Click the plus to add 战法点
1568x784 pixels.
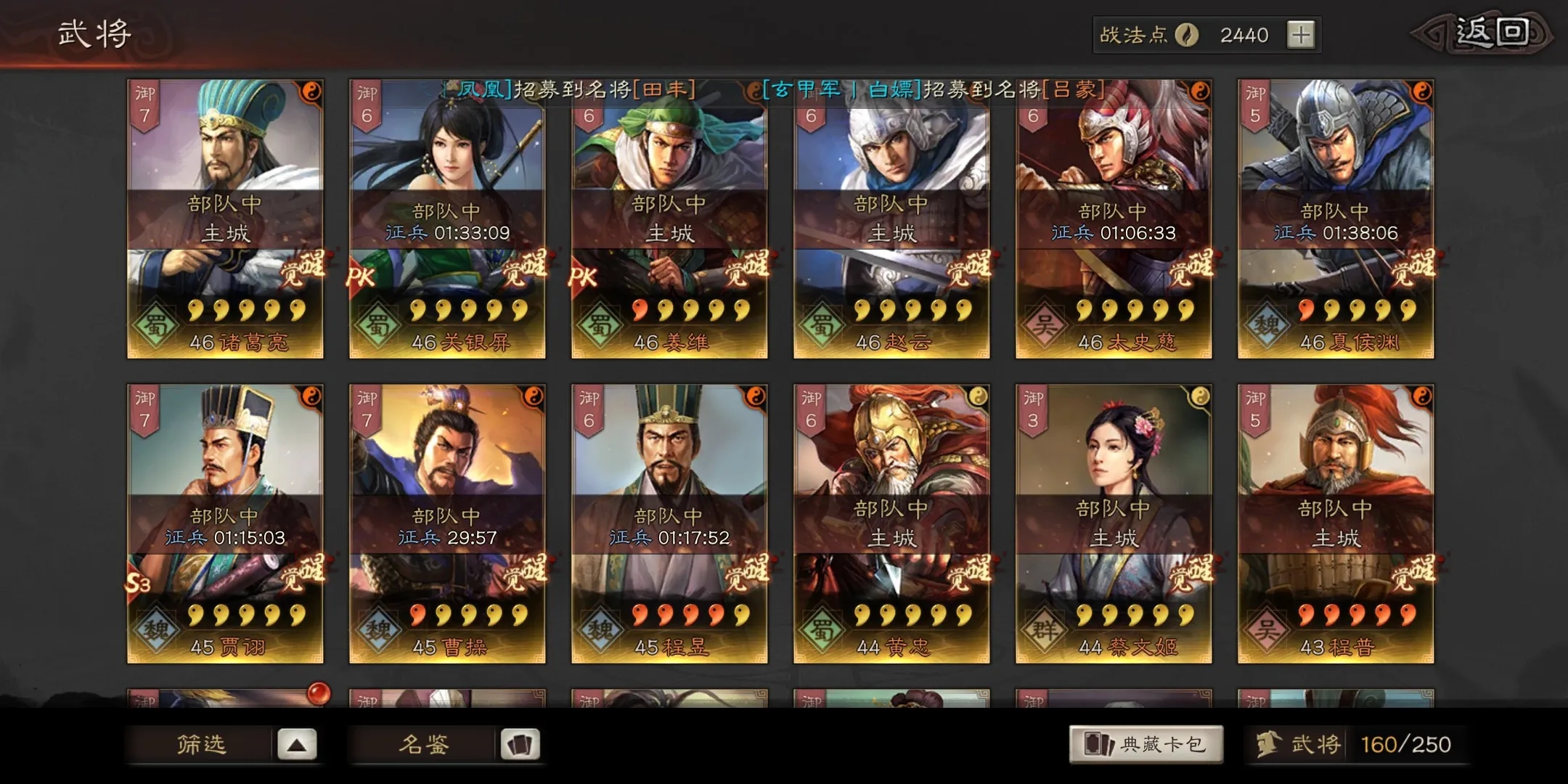1300,34
